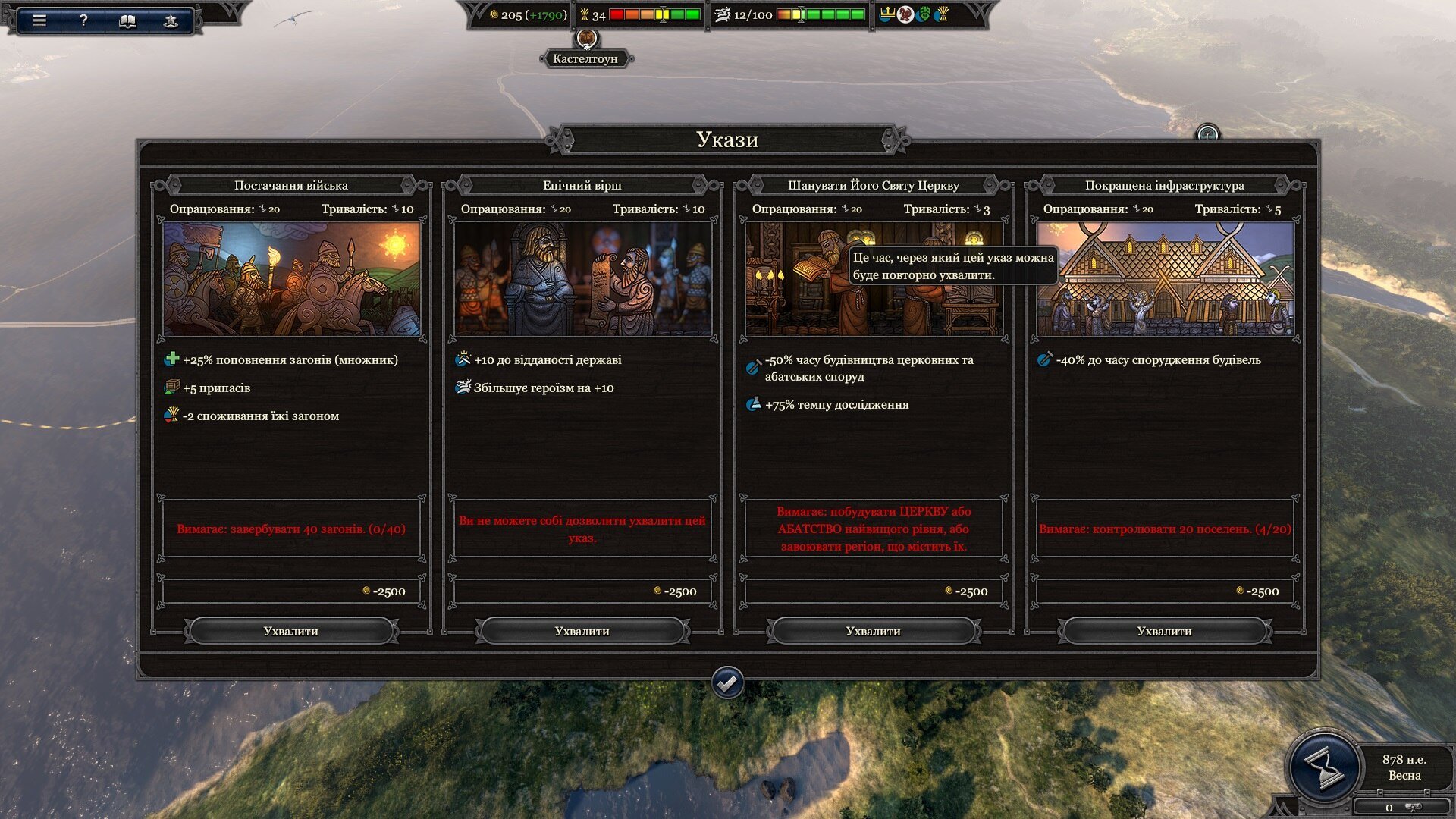Click the round button above the edicts panel corner
The image size is (1456, 819).
click(1207, 134)
